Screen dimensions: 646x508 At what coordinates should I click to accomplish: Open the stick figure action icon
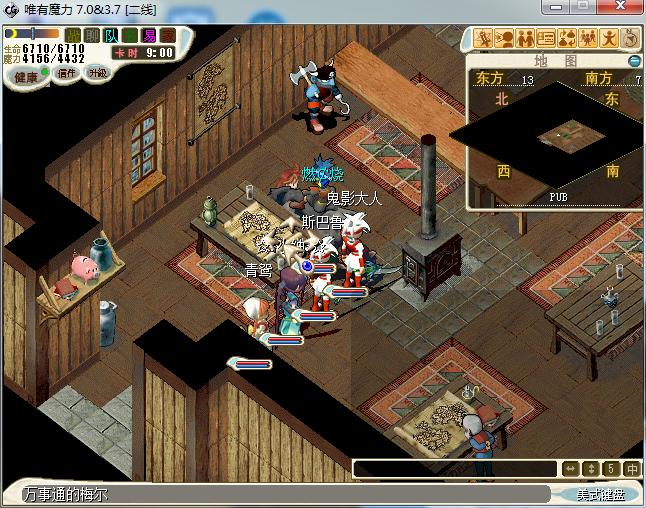(609, 39)
